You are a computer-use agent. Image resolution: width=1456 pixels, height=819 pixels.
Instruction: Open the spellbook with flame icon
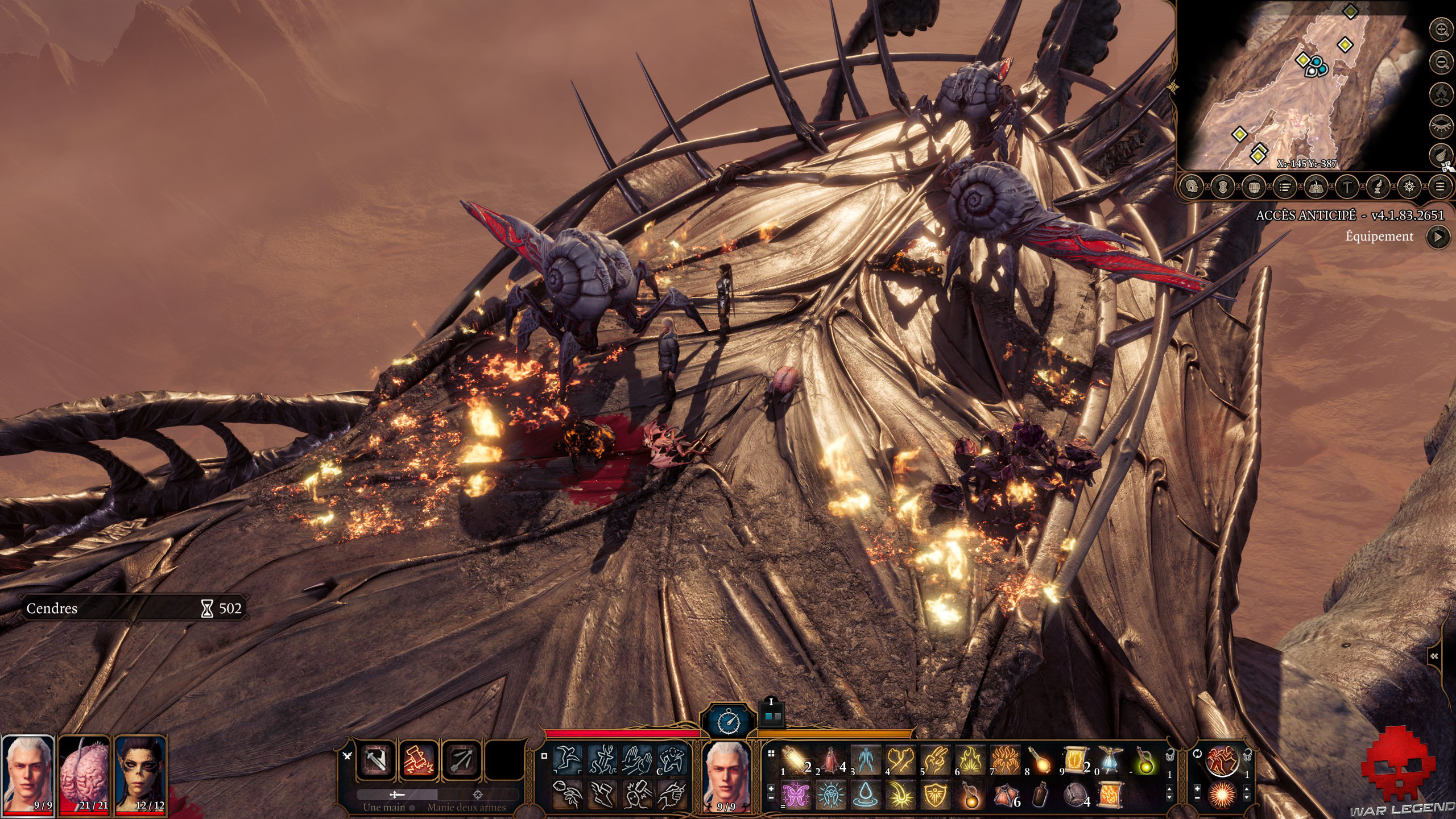pos(1316,187)
